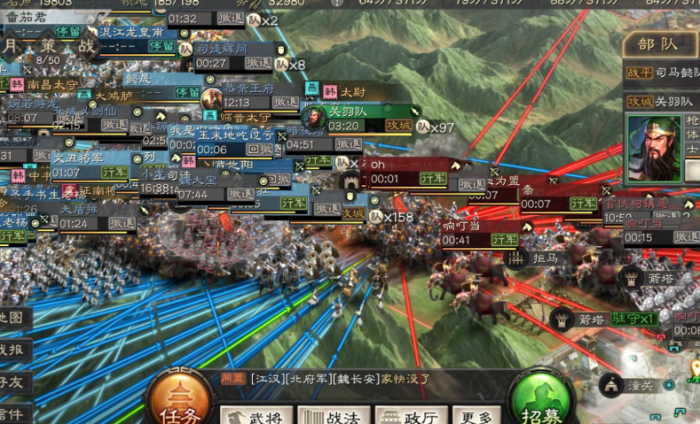The height and width of the screenshot is (424, 700).
Task: Open the 武将 generals menu
Action: [257, 416]
